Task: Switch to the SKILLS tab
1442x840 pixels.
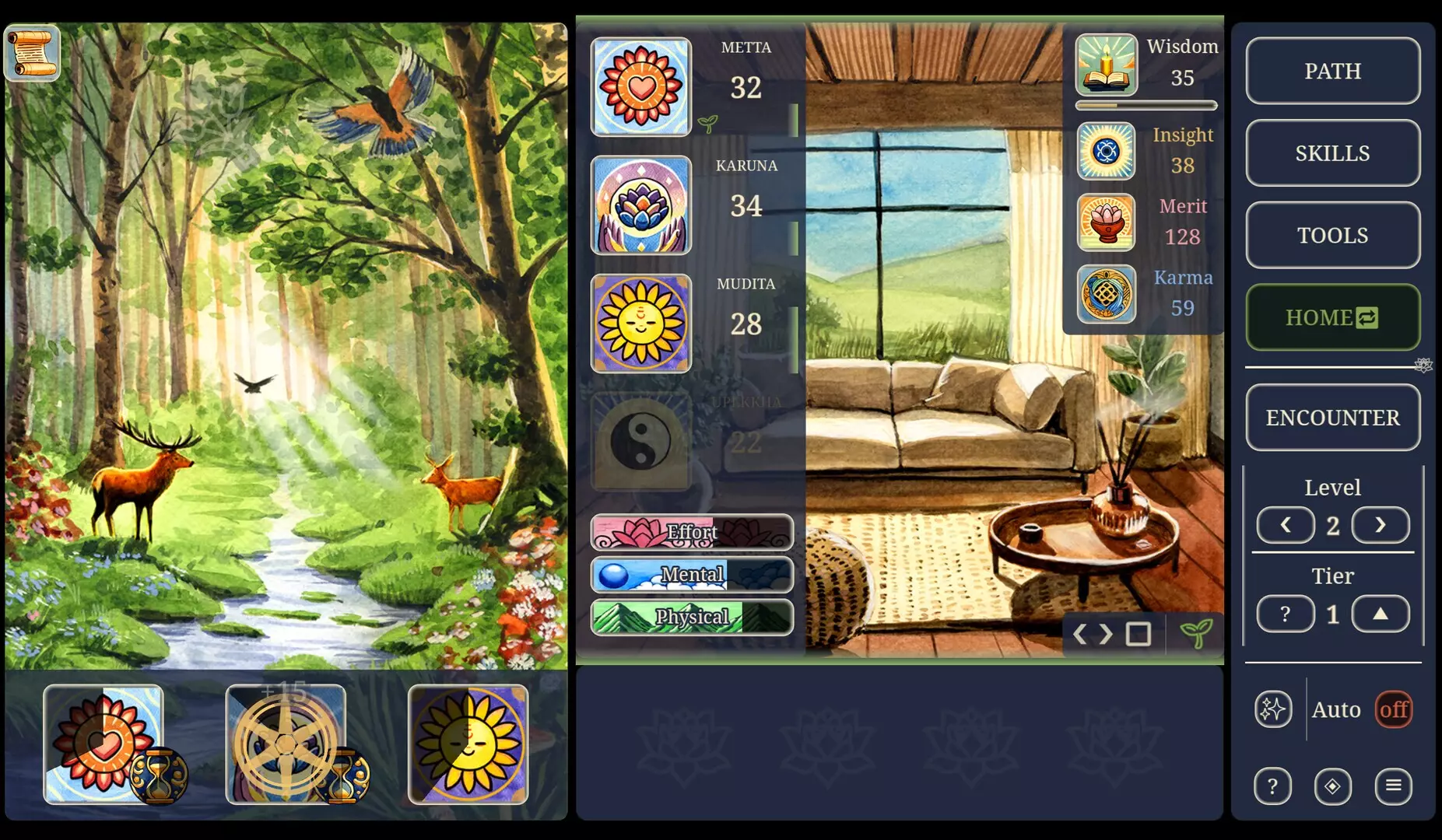Action: pos(1333,153)
